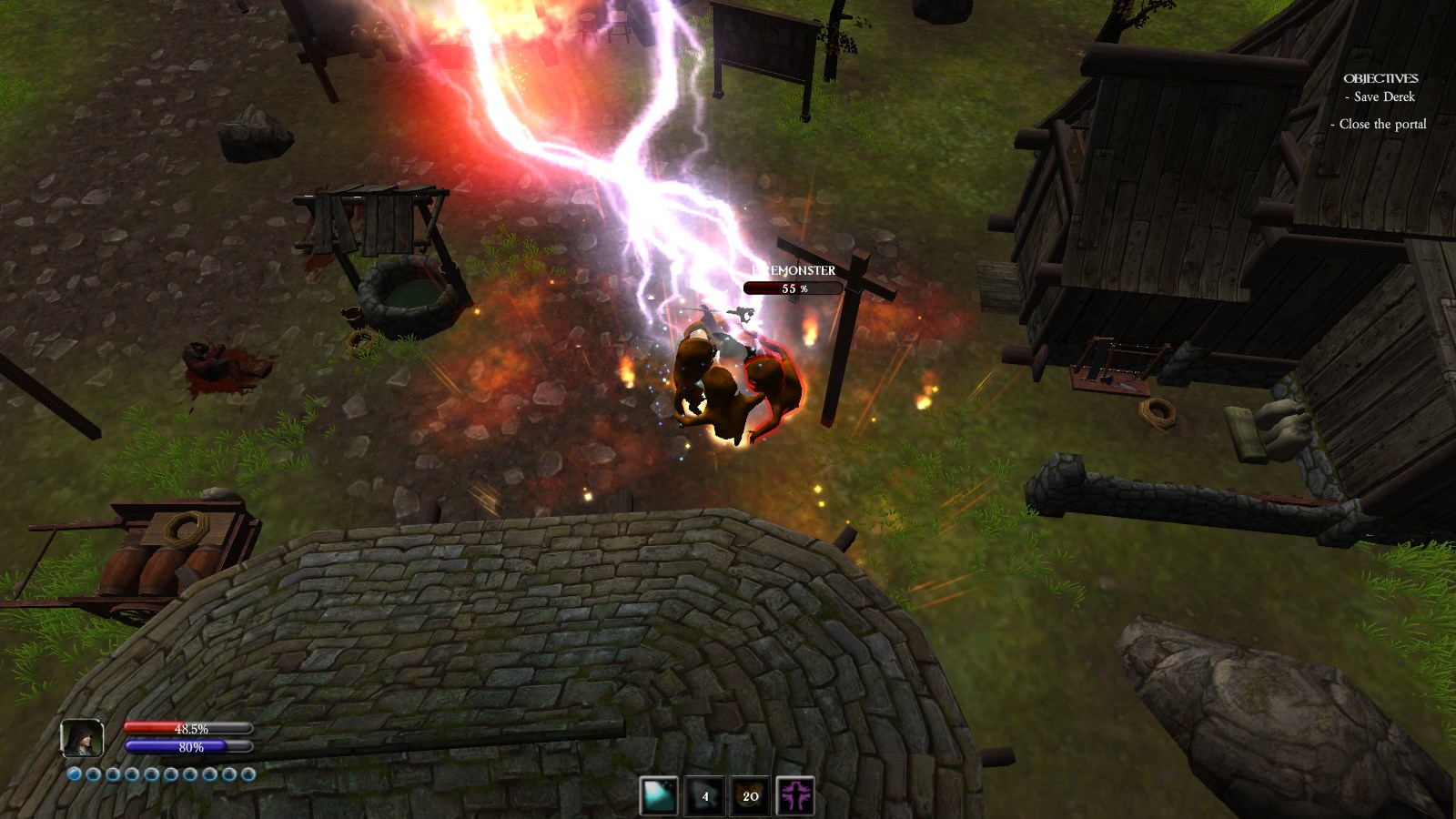Click the hooded character portrait

(82, 738)
